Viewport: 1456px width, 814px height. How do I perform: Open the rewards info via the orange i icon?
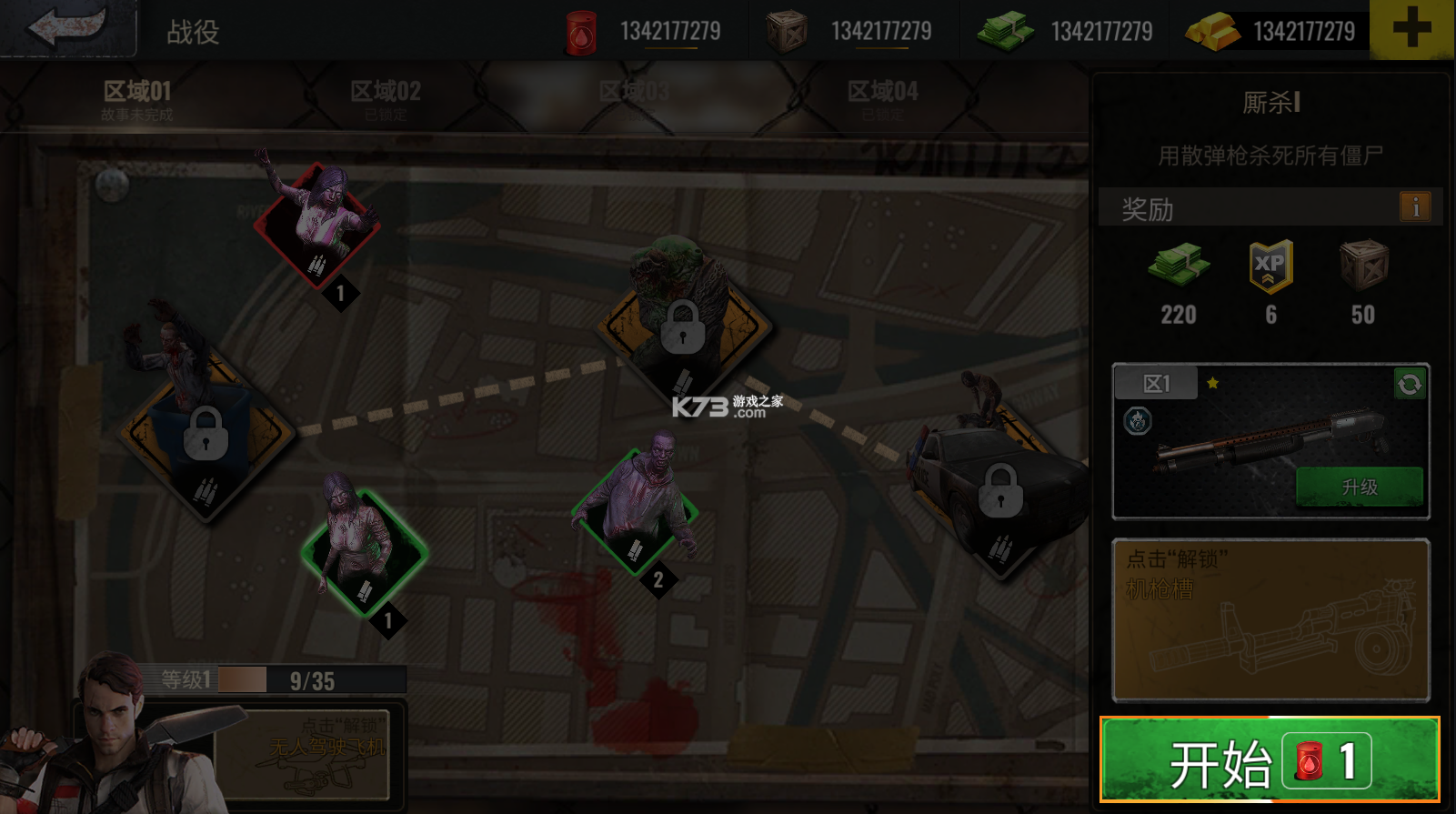(x=1415, y=207)
